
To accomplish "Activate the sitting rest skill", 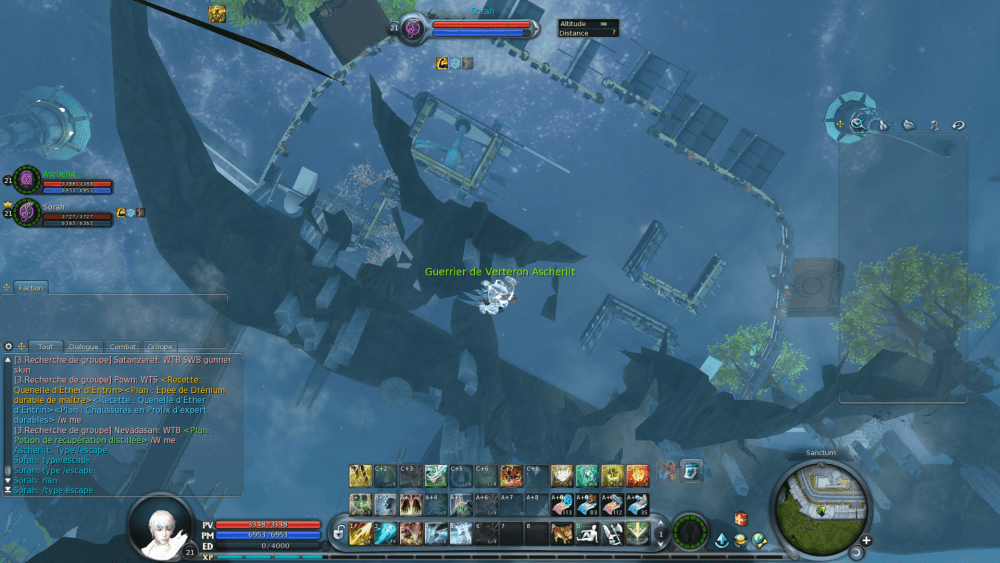I will [587, 533].
